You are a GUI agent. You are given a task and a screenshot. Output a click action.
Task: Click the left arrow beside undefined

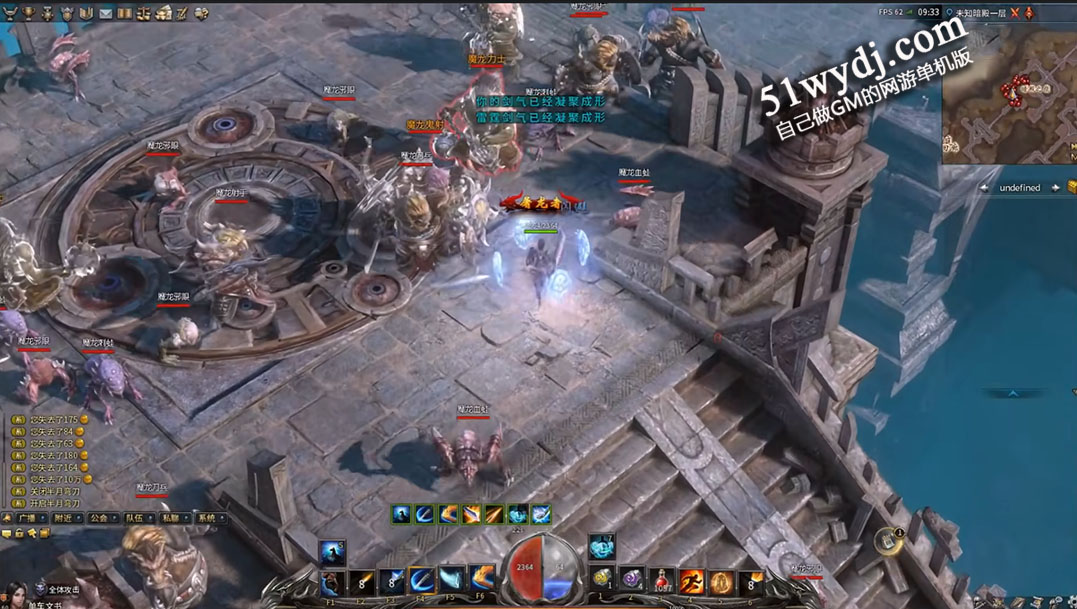point(985,188)
